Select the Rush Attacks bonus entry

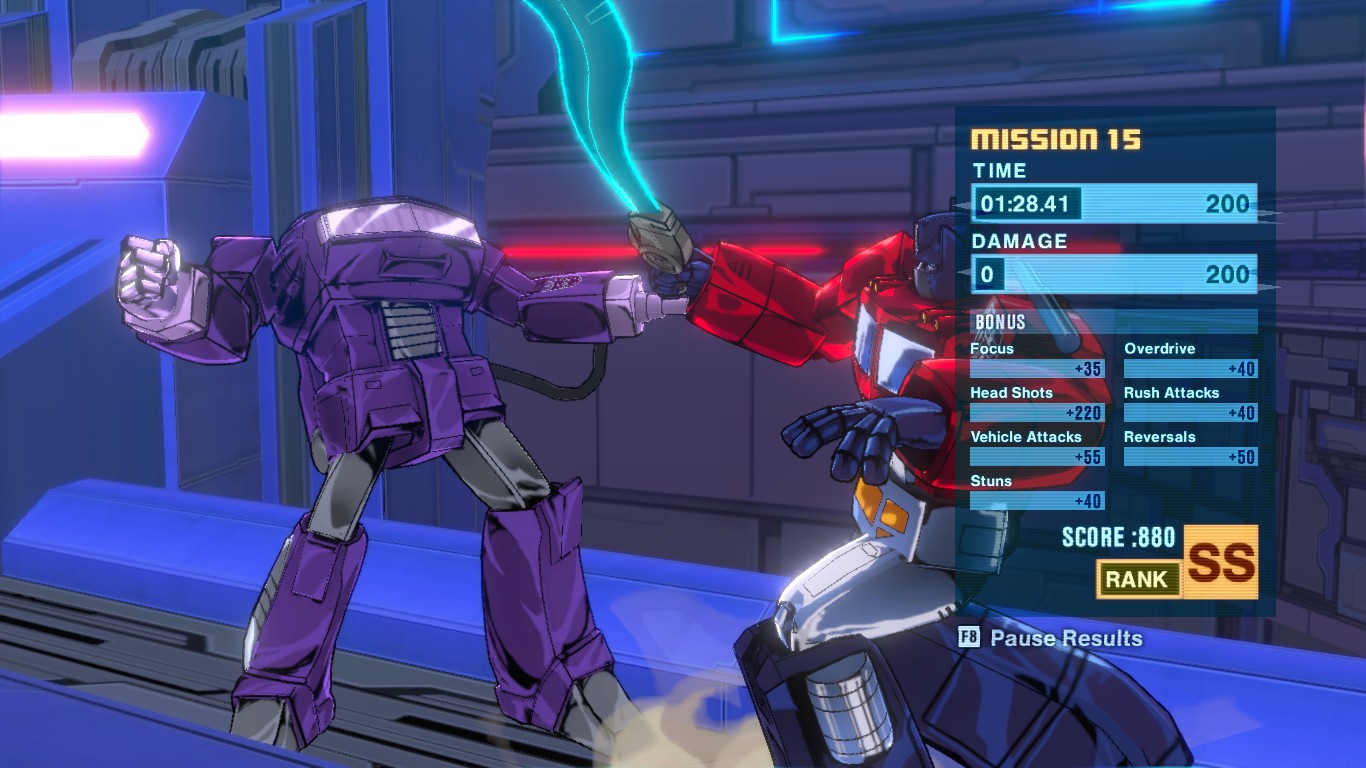pos(1191,402)
